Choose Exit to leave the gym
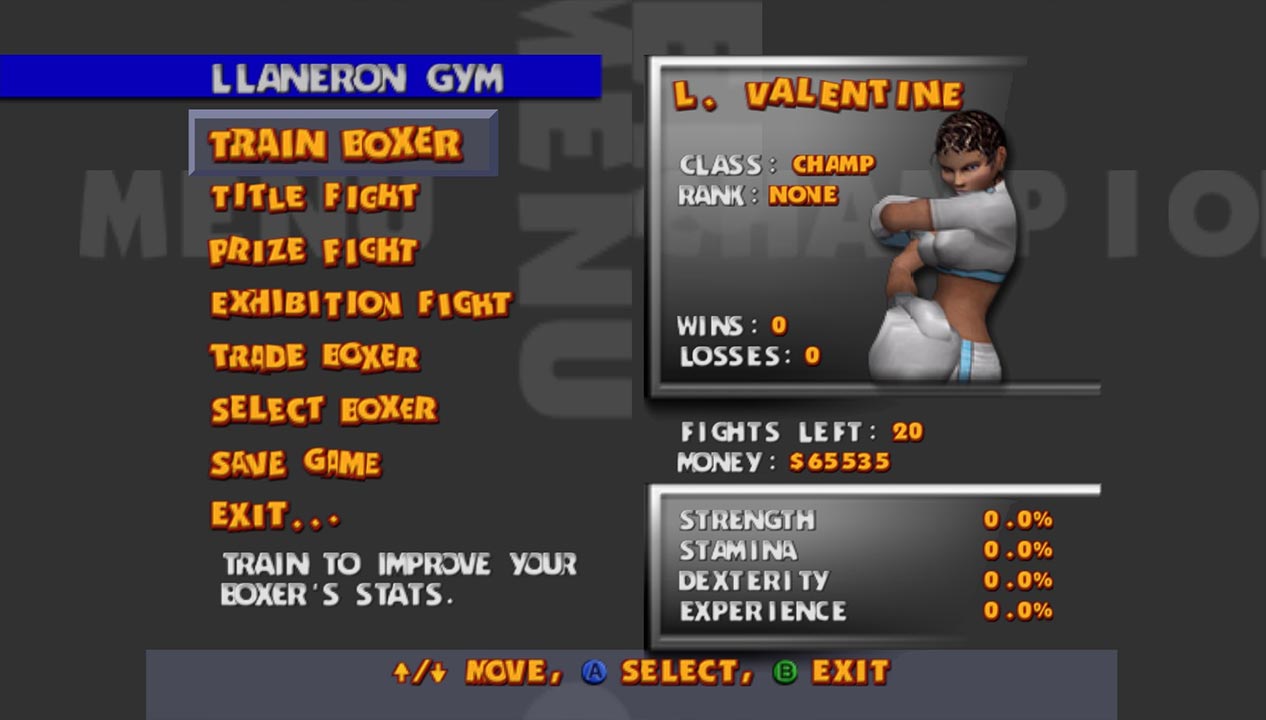The width and height of the screenshot is (1266, 720). [274, 516]
